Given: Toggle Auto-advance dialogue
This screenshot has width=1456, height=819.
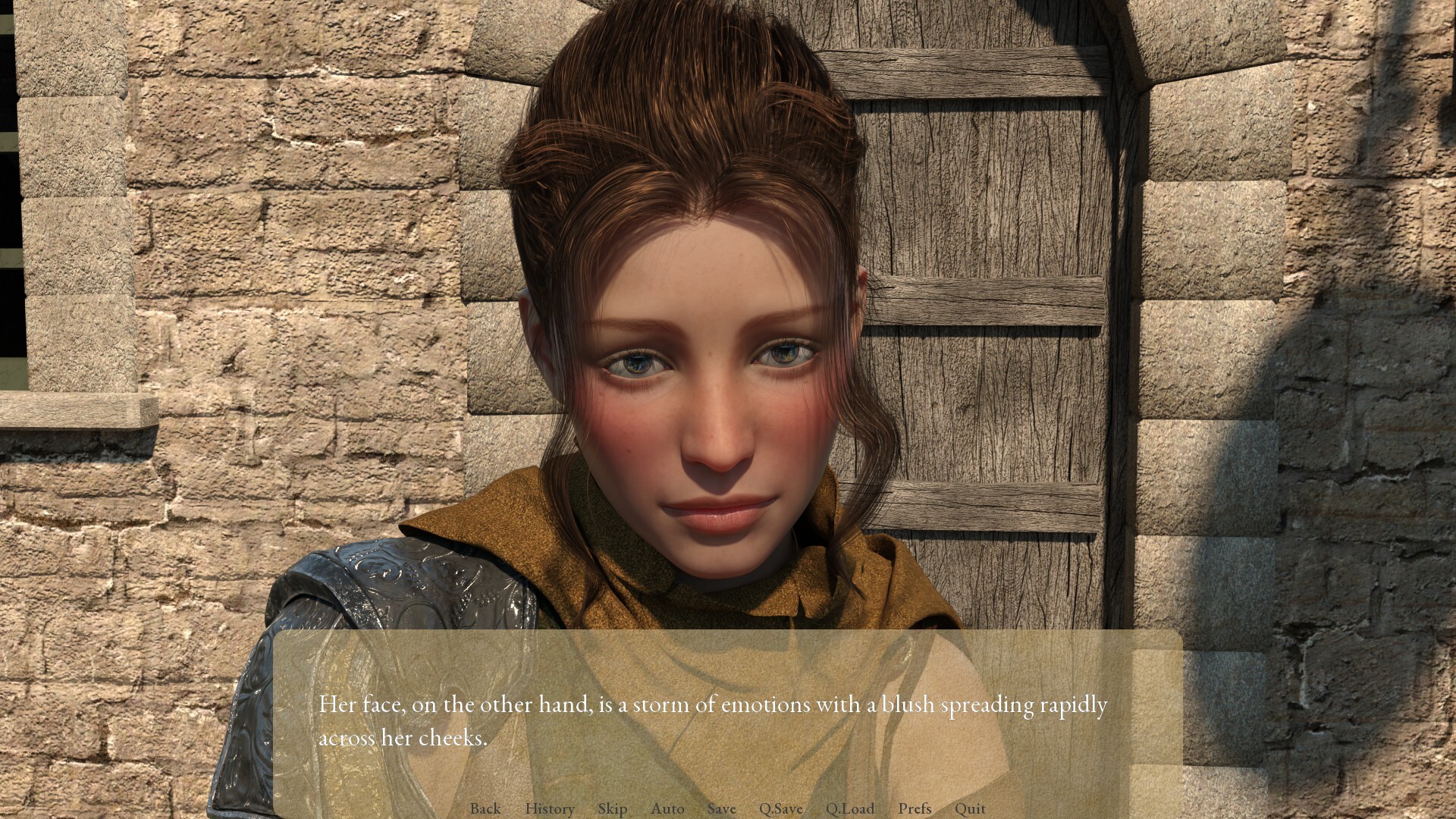Looking at the screenshot, I should pos(667,808).
